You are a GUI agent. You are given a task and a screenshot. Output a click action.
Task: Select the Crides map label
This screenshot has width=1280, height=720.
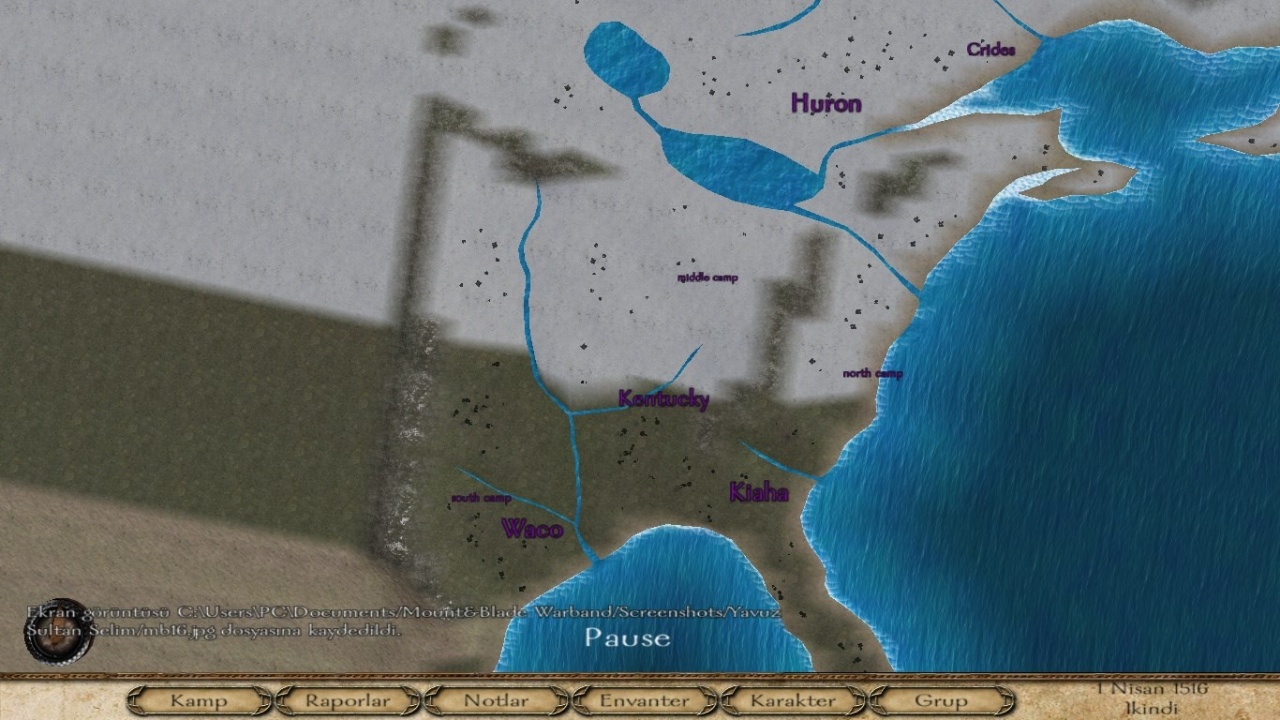pyautogui.click(x=991, y=50)
